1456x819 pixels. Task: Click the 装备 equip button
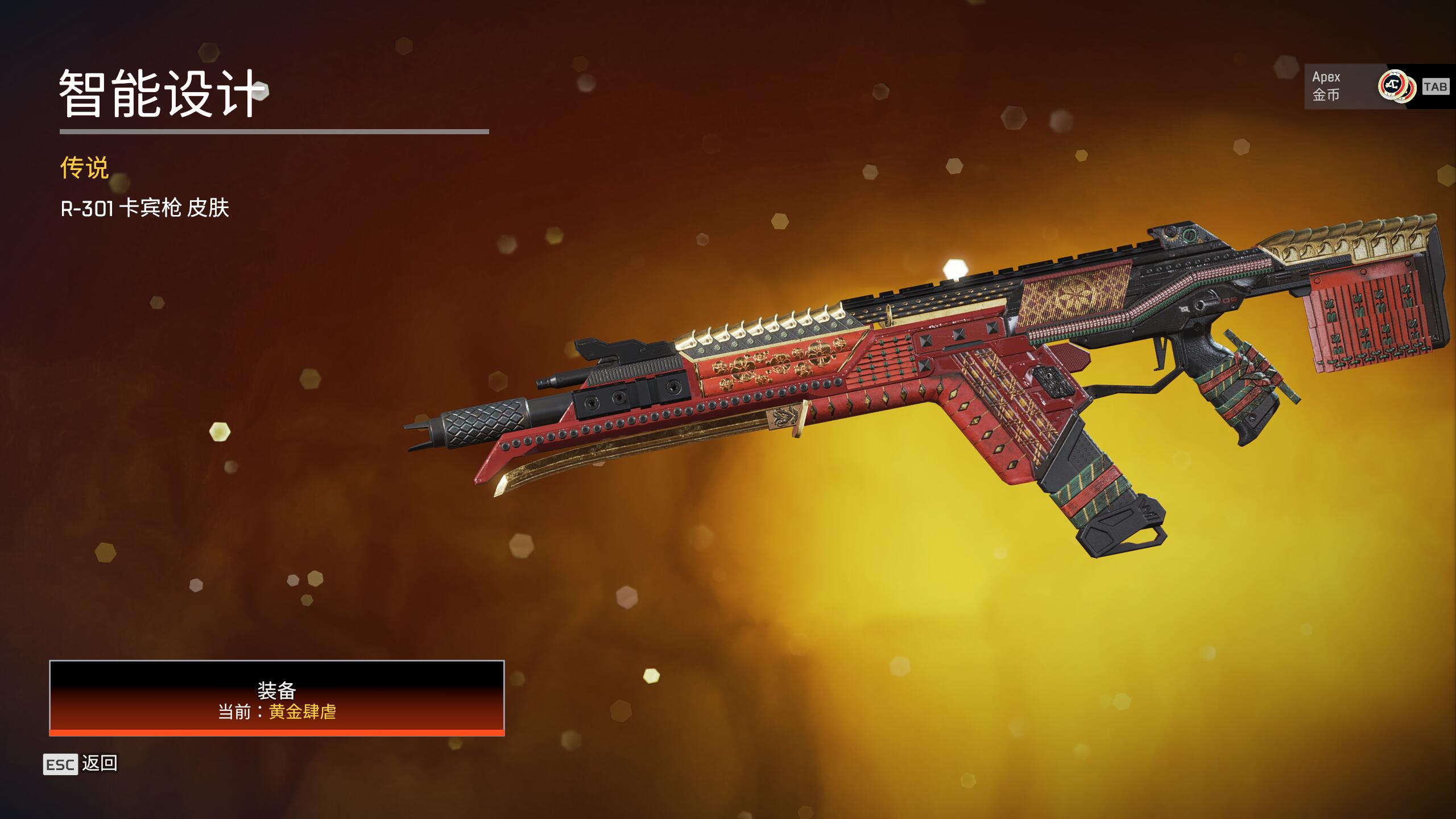point(277,698)
